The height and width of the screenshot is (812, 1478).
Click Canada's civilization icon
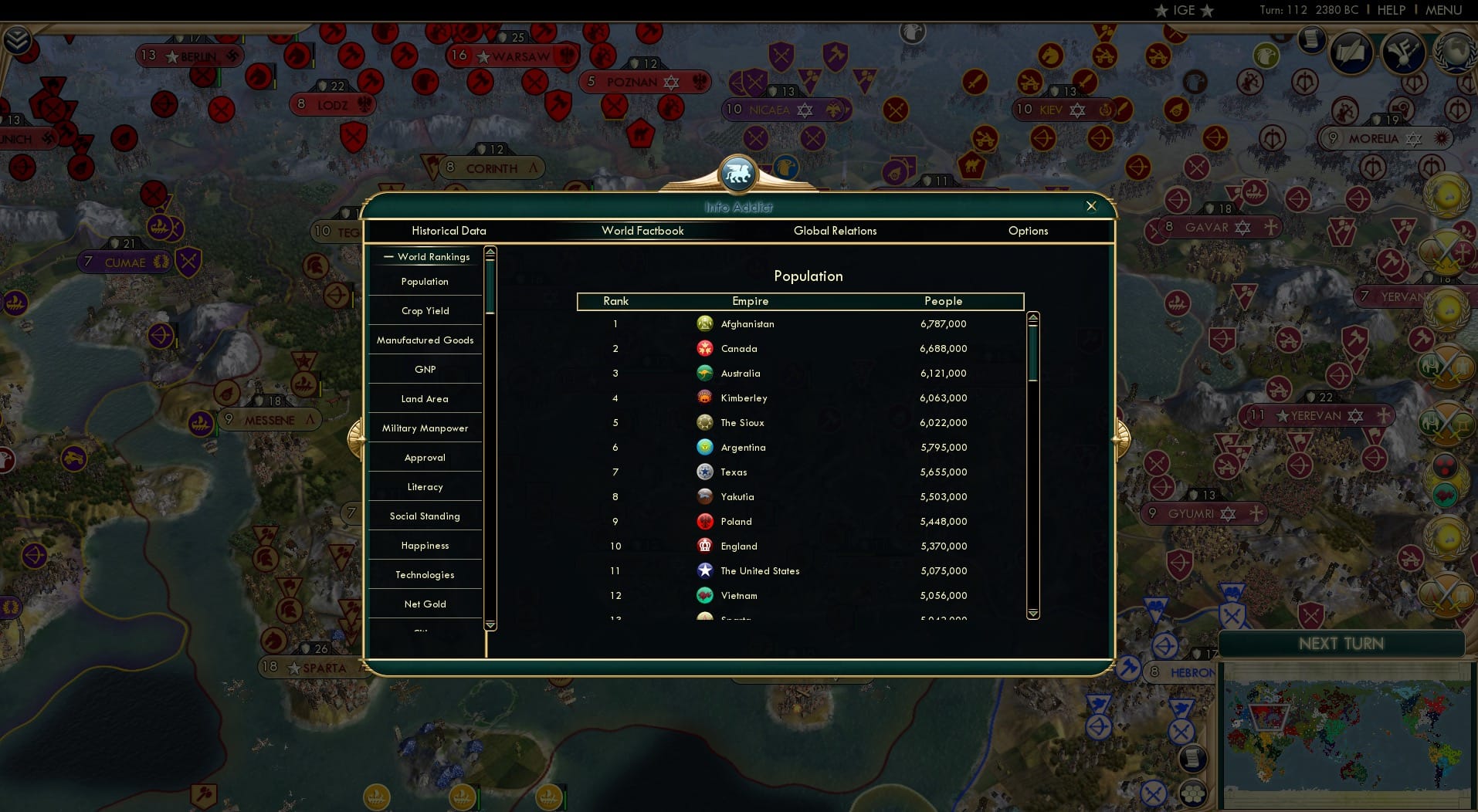pyautogui.click(x=705, y=349)
